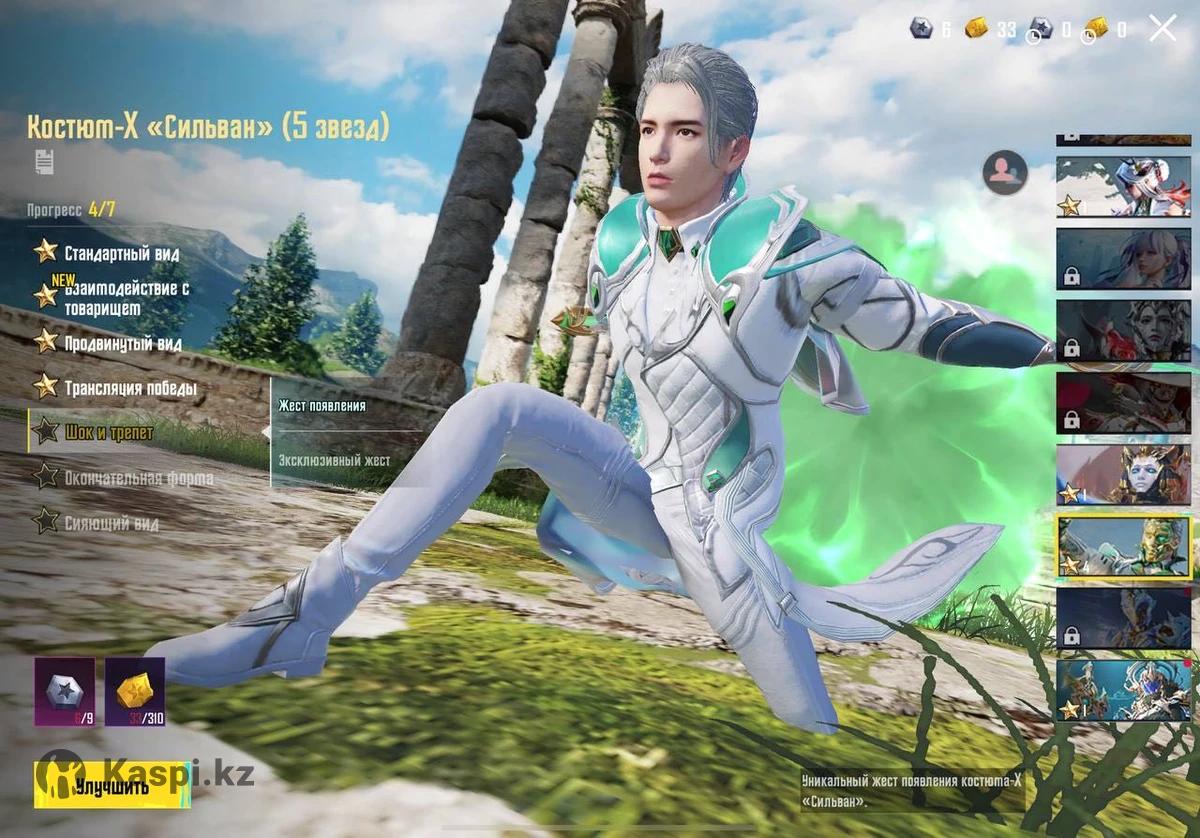Click the gold crystal material slot
The width and height of the screenshot is (1200, 838).
[x=135, y=691]
